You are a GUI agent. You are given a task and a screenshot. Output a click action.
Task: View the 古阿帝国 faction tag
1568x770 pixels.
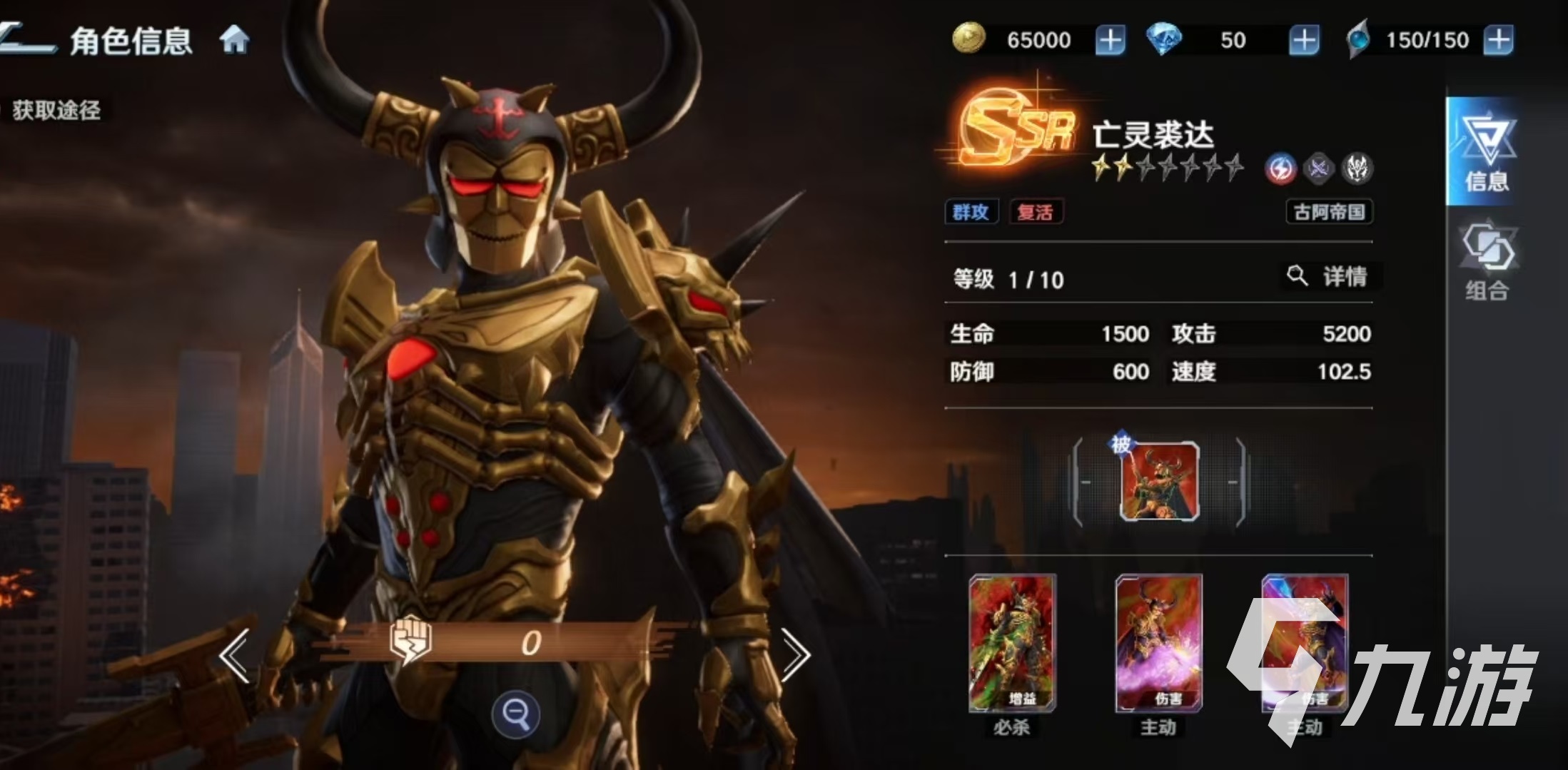[1329, 212]
